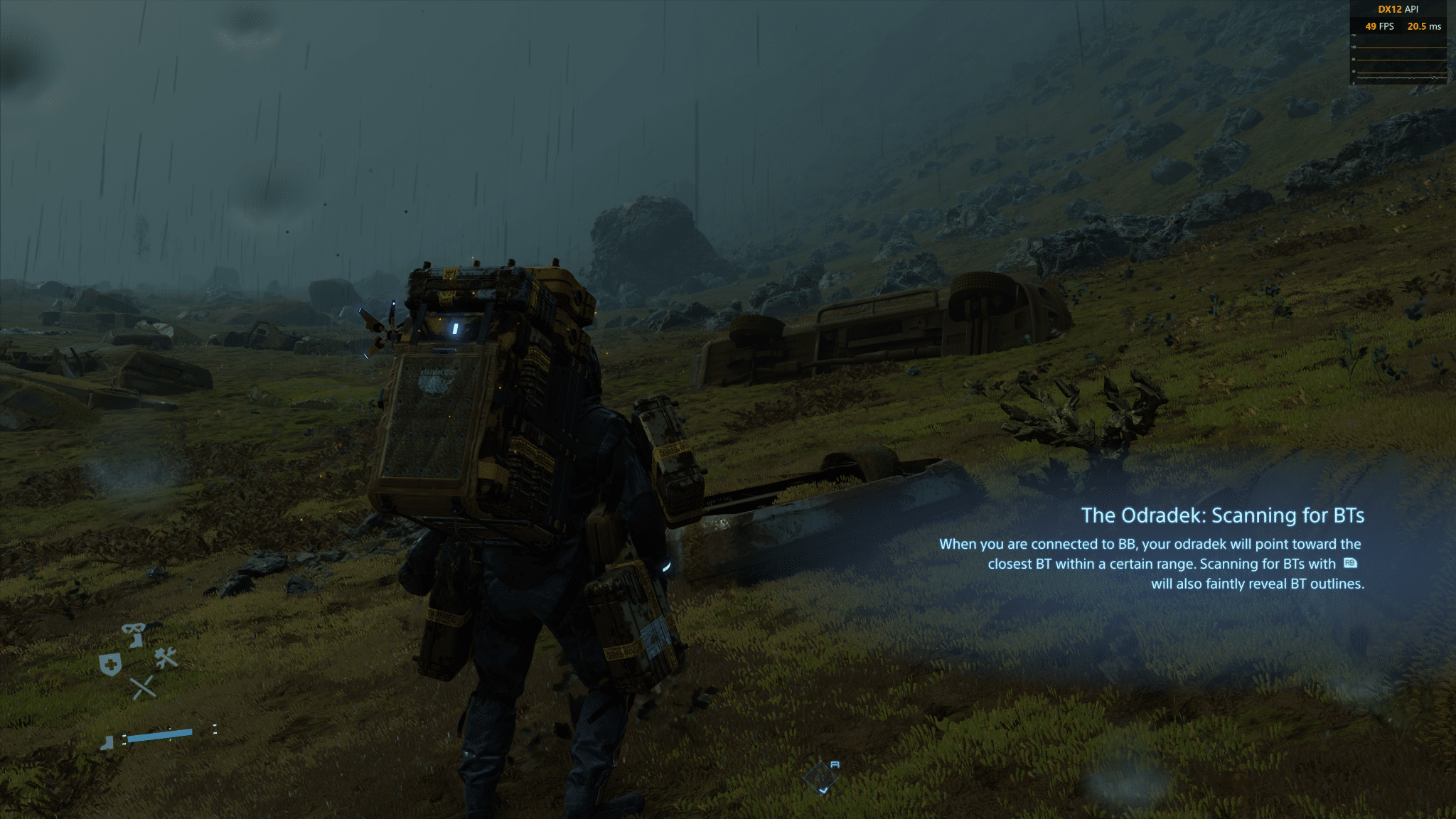1456x819 pixels.
Task: Select the crossed lines weapon slot
Action: (x=142, y=687)
